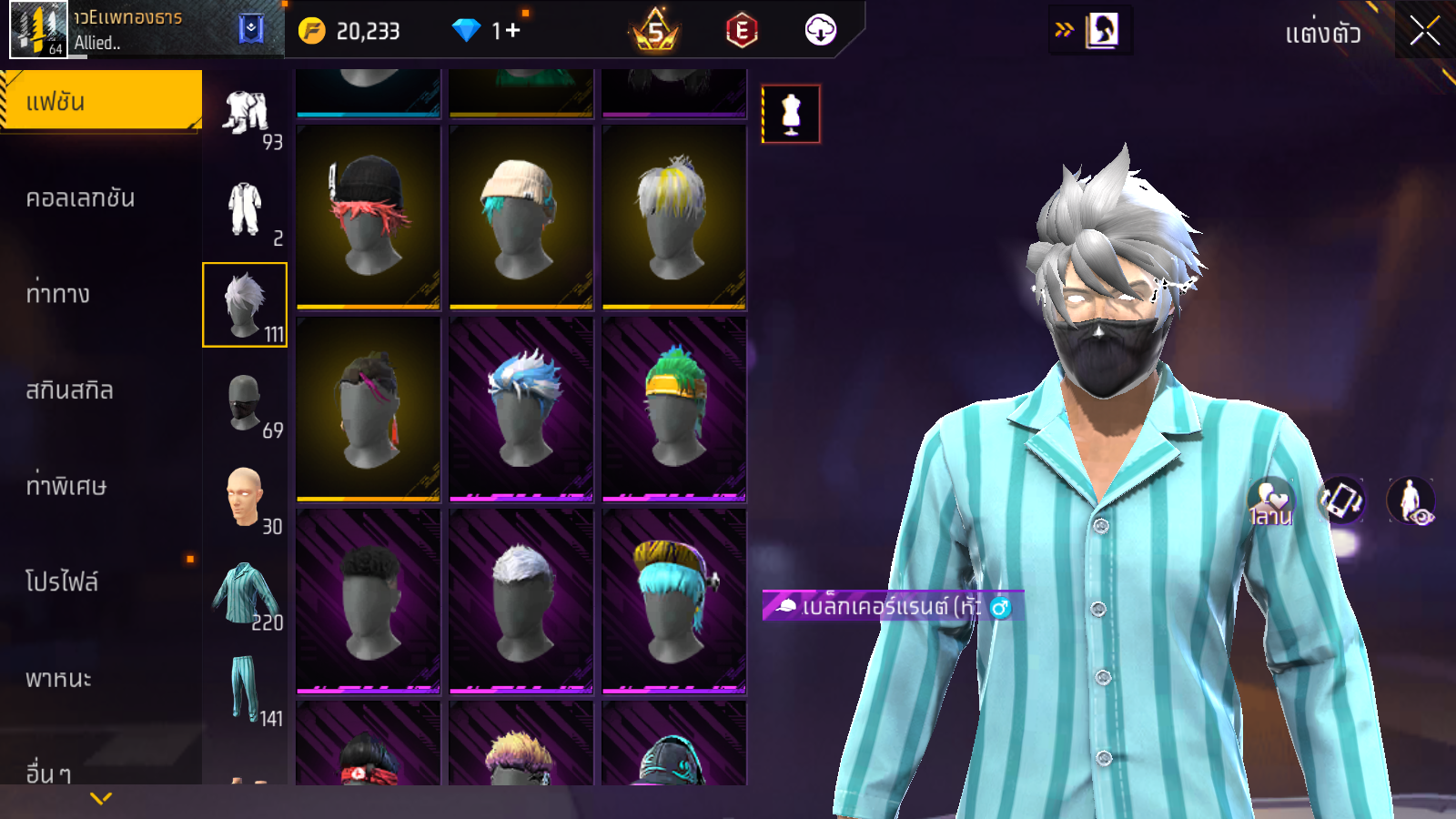Choose the short black curly hairstyle
Image resolution: width=1456 pixels, height=819 pixels.
369,601
